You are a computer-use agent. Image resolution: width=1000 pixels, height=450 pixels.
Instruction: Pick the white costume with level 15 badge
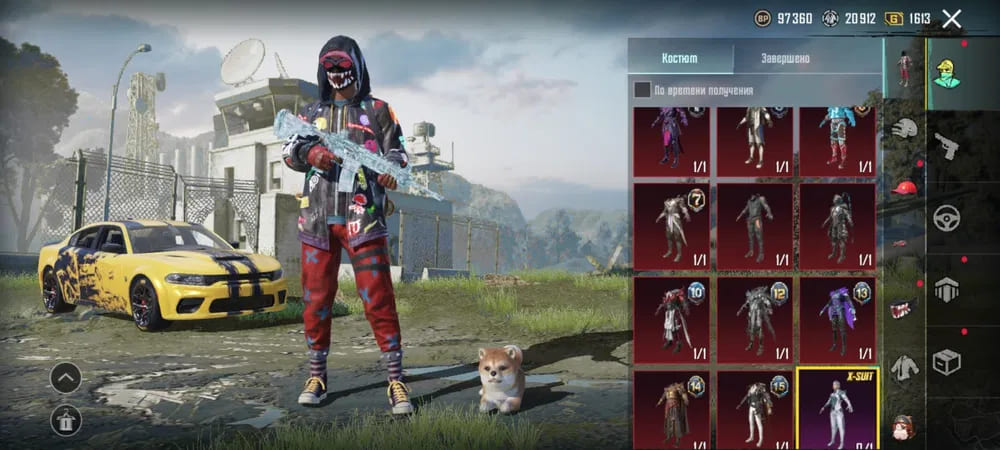click(x=754, y=408)
